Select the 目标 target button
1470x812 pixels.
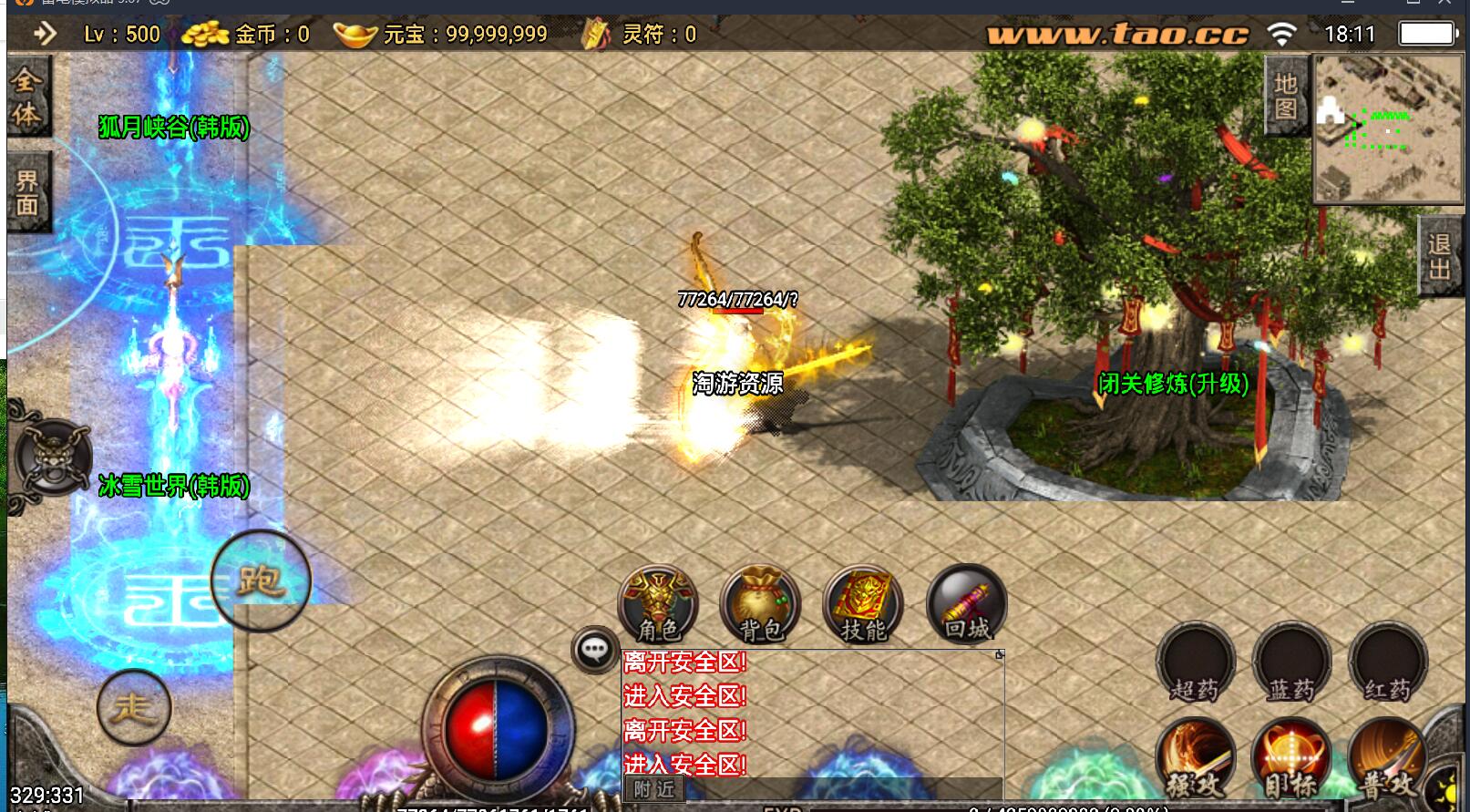coord(1291,760)
